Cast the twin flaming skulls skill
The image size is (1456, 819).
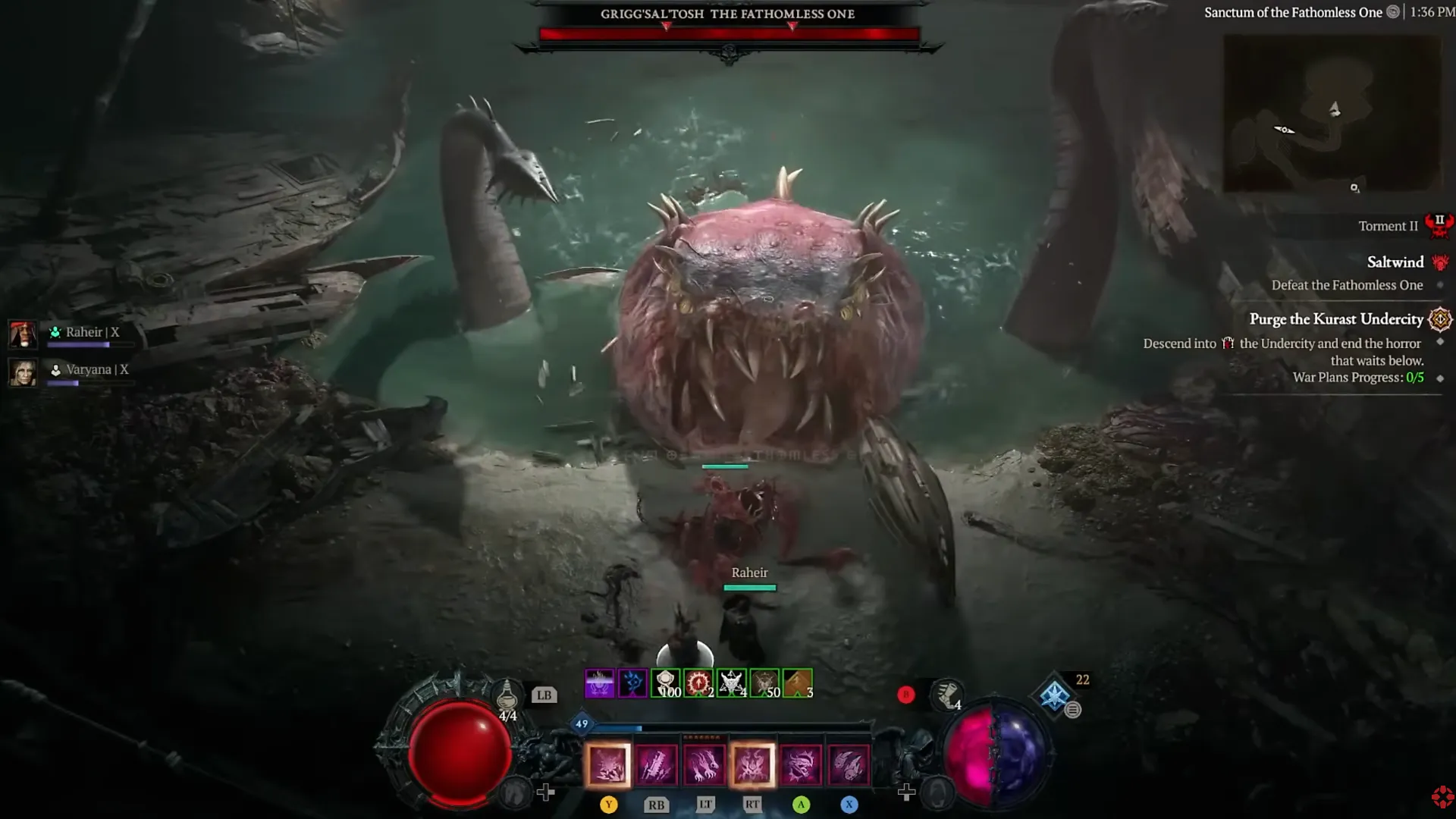pyautogui.click(x=849, y=764)
